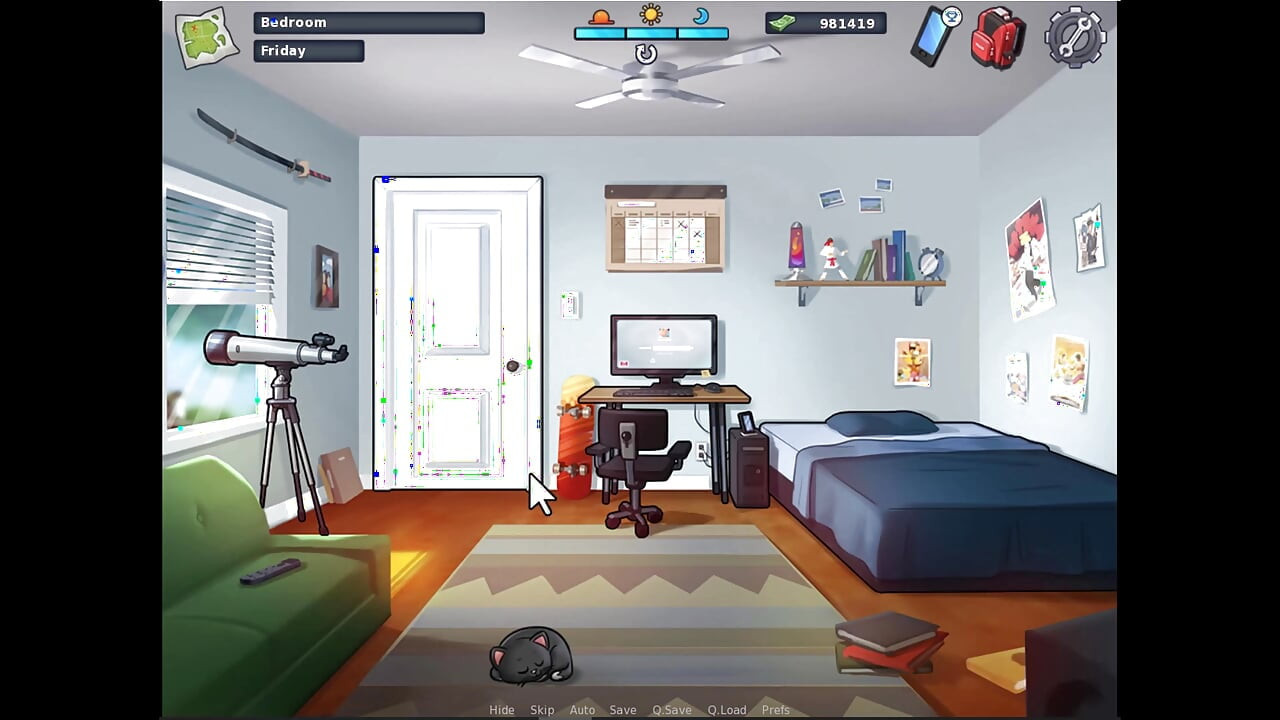Open the wall calendar above the desk

click(x=664, y=228)
